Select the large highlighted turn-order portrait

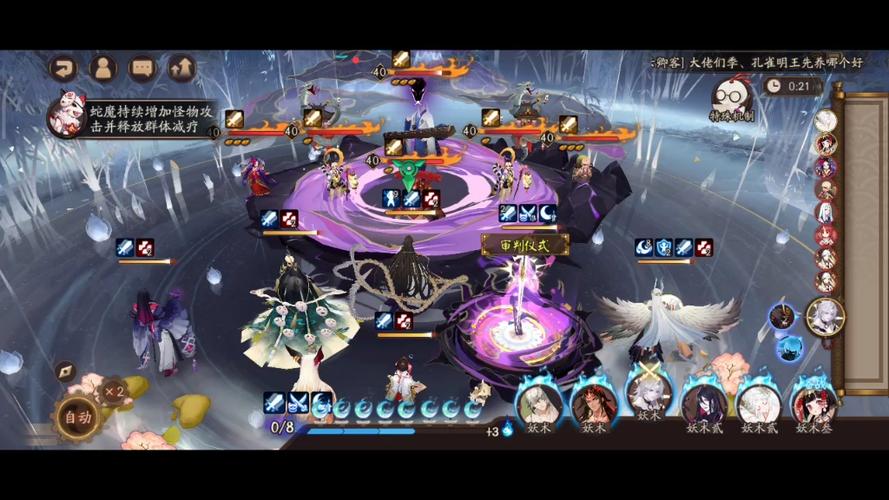824,317
